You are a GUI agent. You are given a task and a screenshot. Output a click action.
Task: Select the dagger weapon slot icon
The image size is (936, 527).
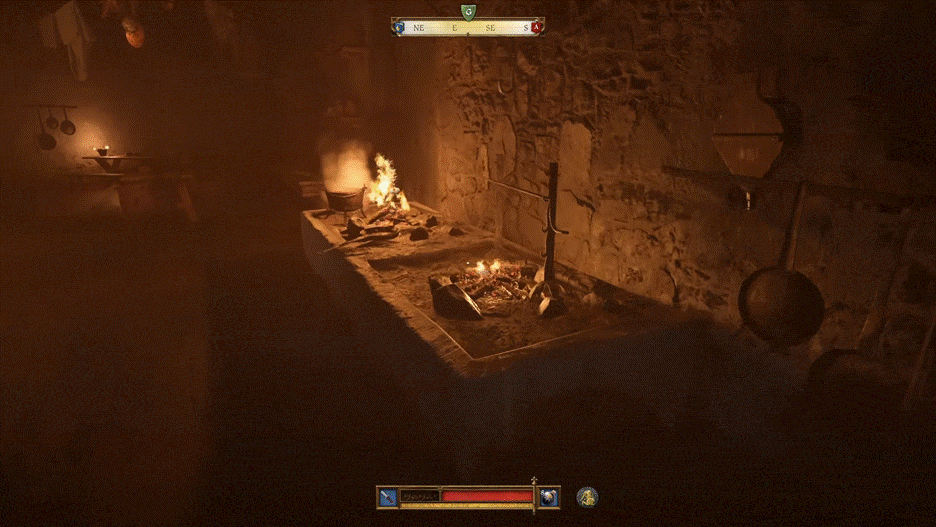point(388,496)
